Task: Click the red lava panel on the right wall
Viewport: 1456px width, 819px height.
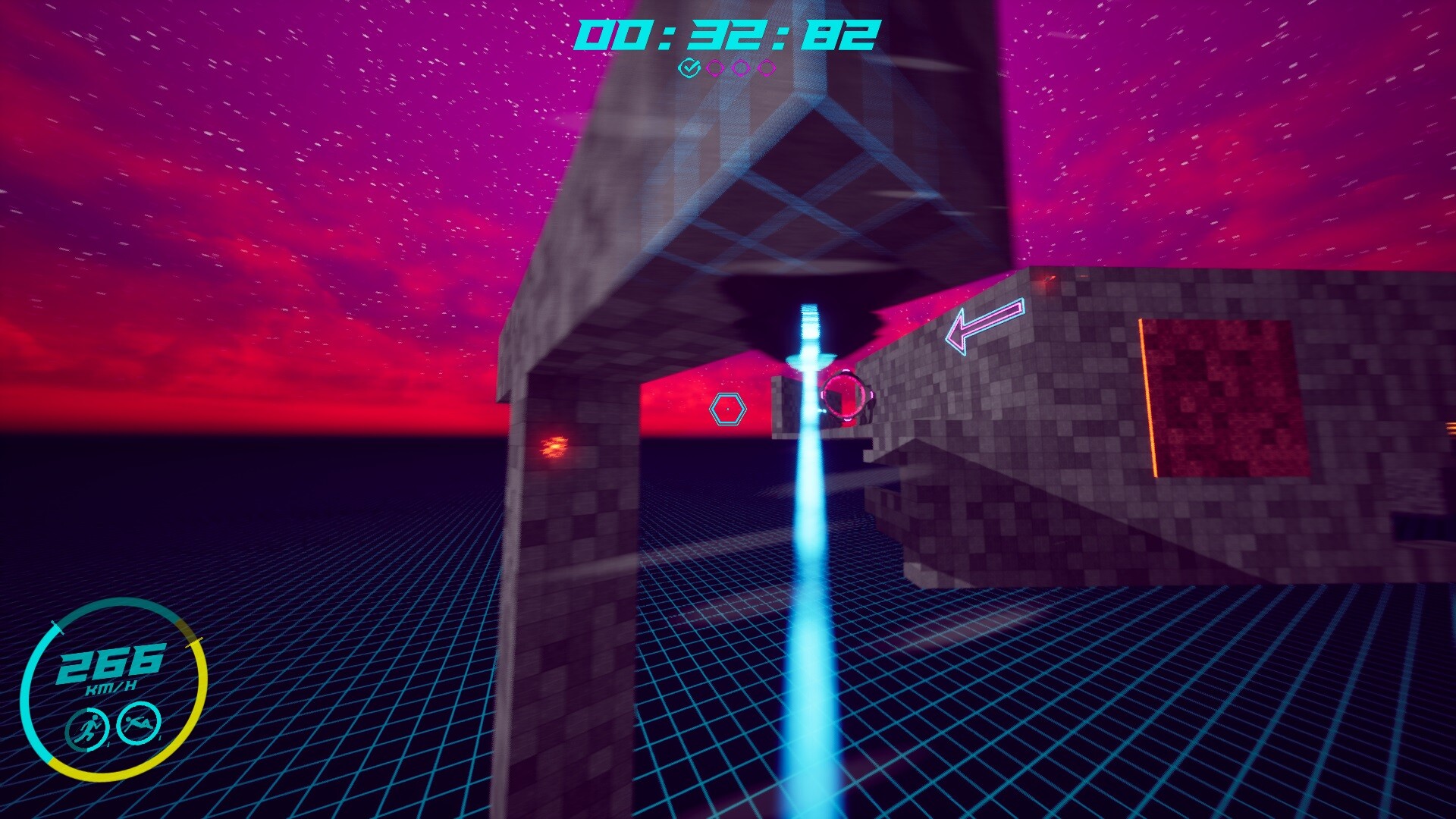Action: (1225, 394)
